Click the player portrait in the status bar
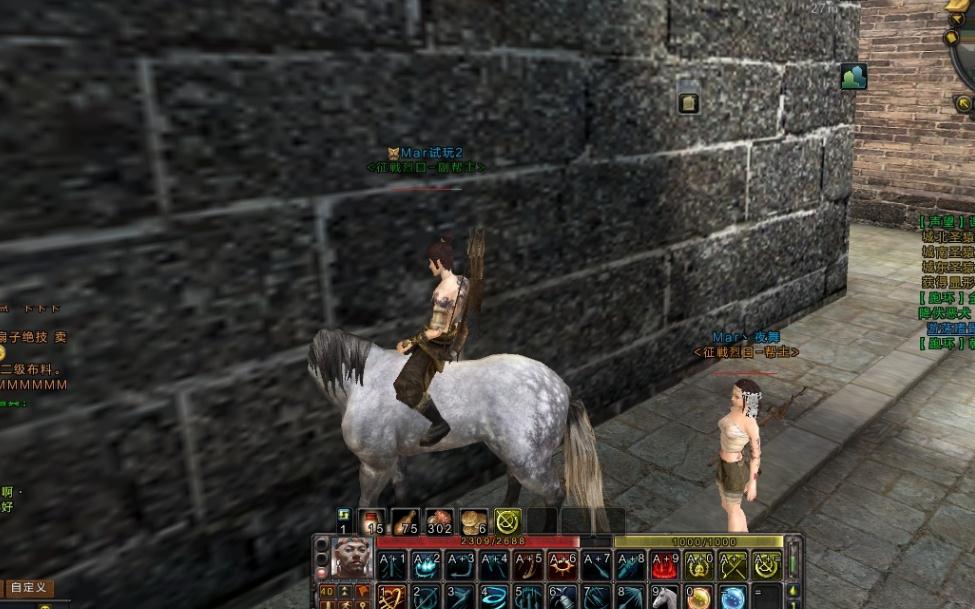975x609 pixels. point(351,557)
